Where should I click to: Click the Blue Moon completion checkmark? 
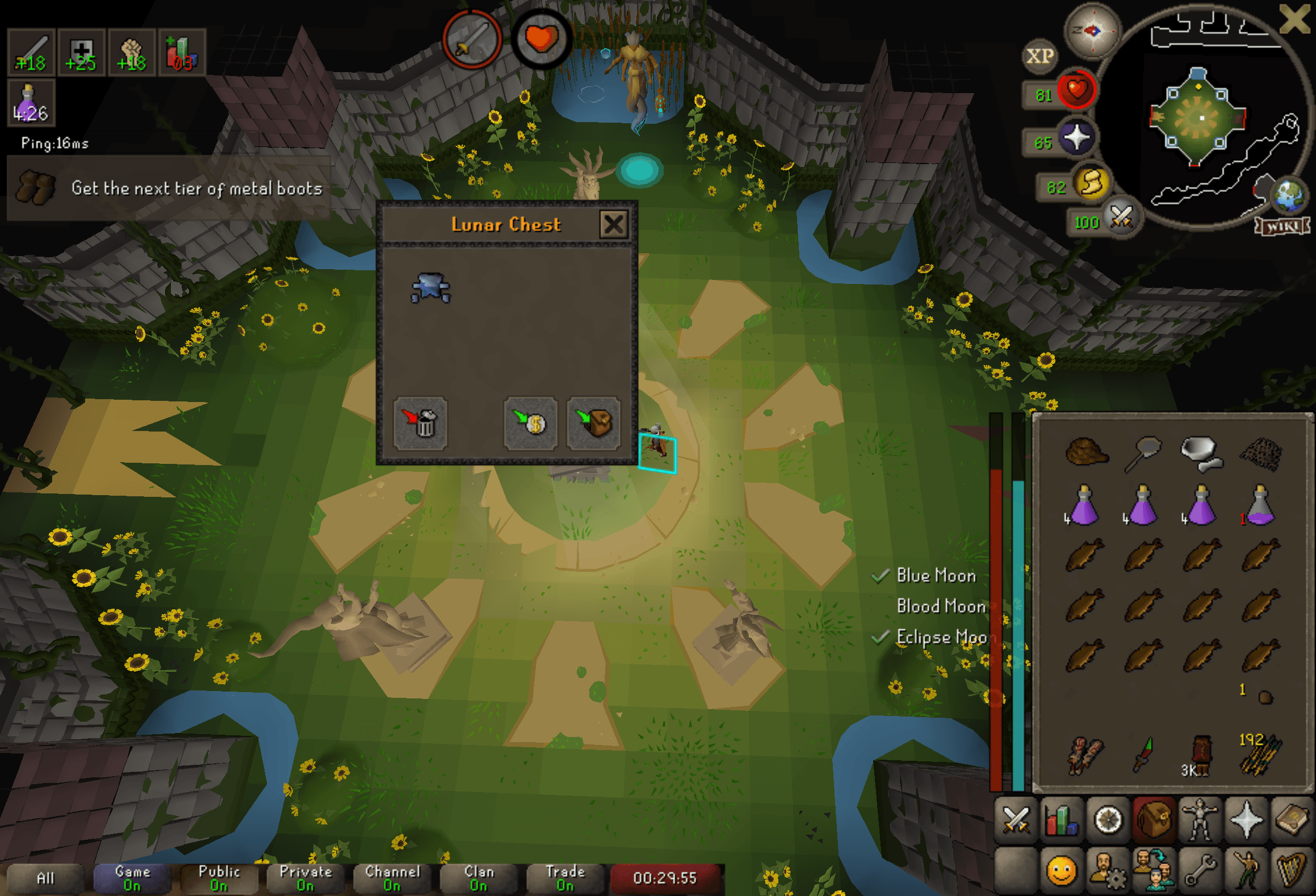(881, 577)
